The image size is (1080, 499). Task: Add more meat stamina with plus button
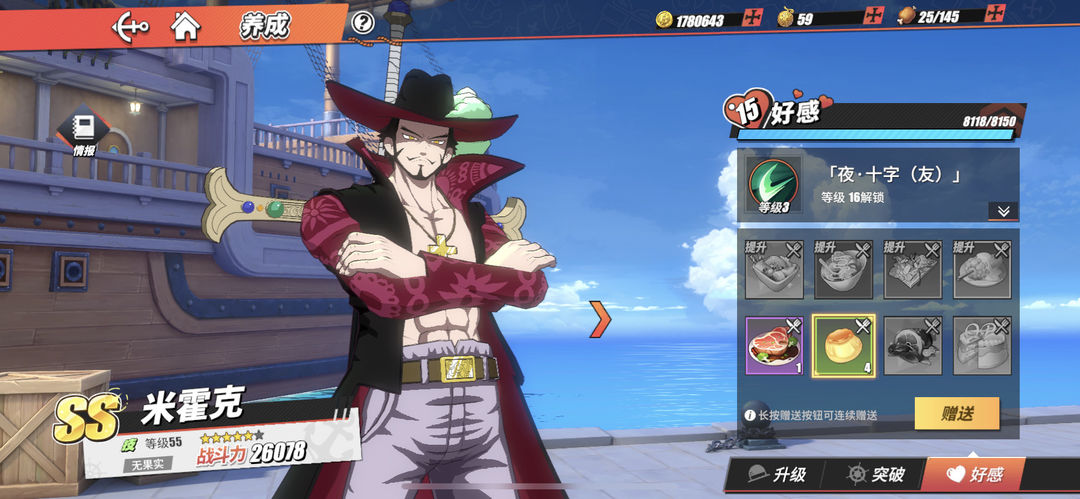(995, 14)
